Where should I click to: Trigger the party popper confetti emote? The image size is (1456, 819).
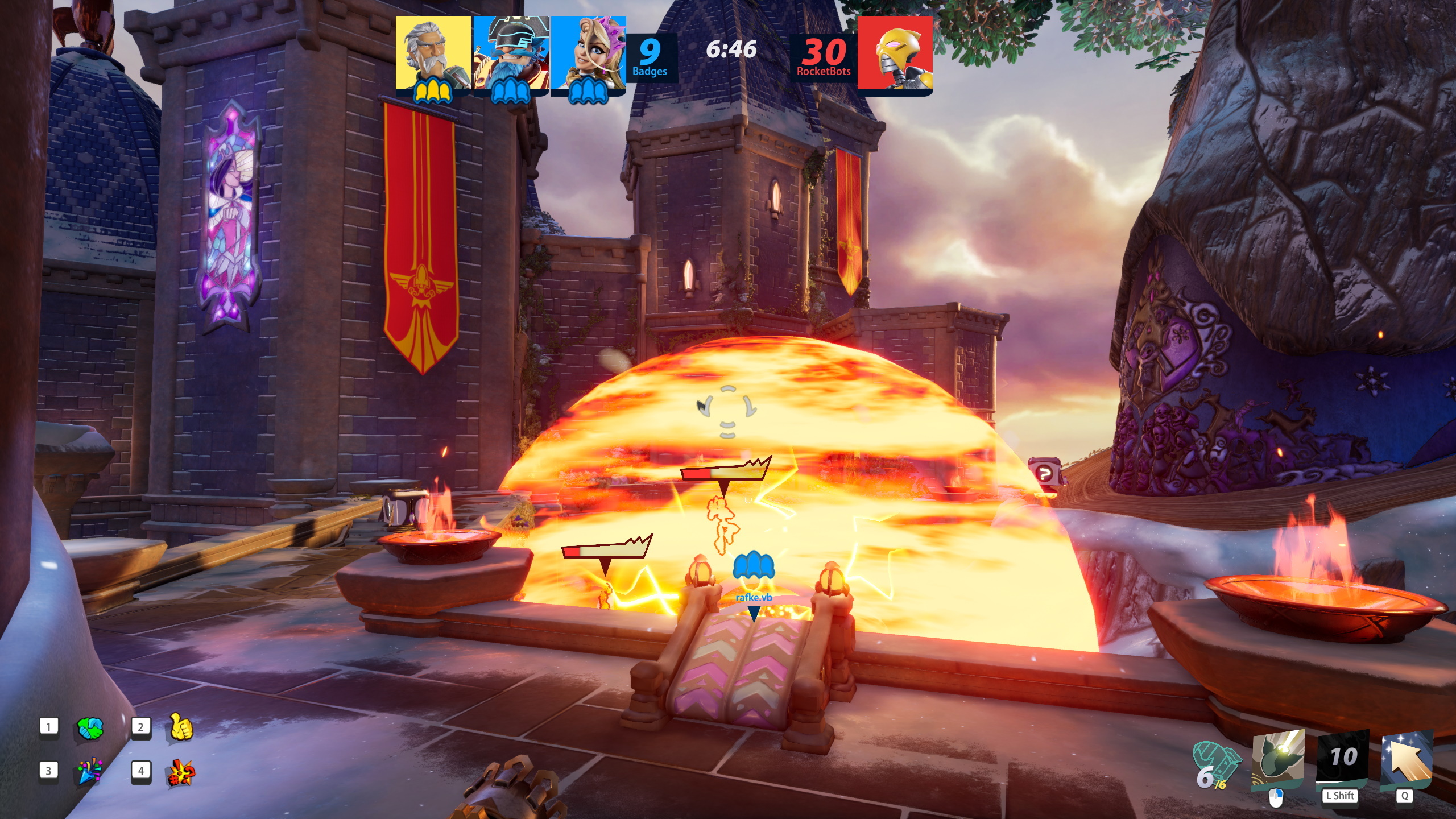[x=89, y=771]
